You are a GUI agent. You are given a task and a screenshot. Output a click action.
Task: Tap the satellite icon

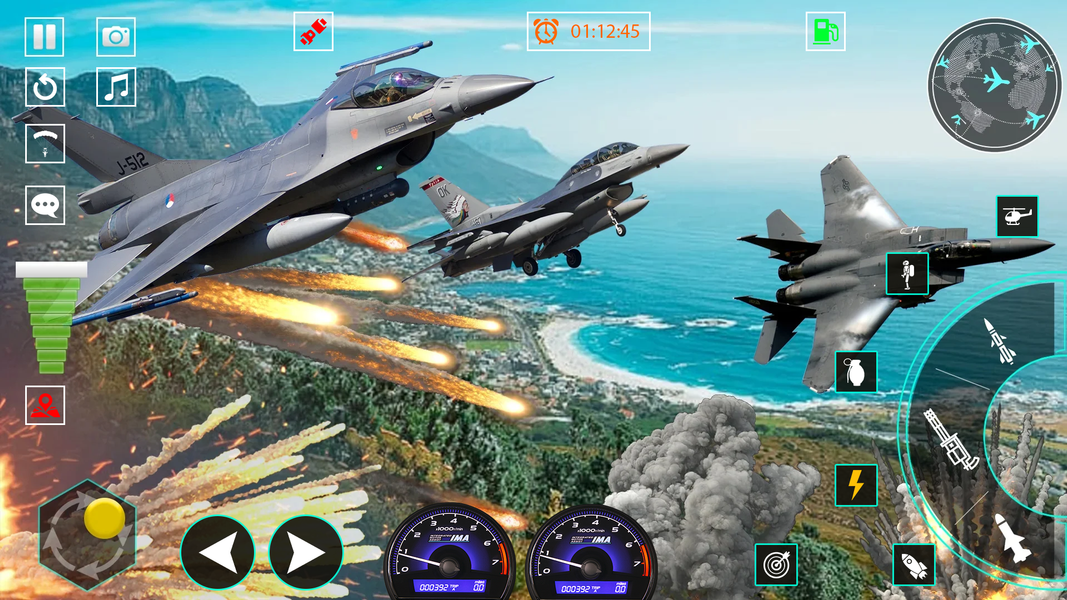tap(313, 32)
